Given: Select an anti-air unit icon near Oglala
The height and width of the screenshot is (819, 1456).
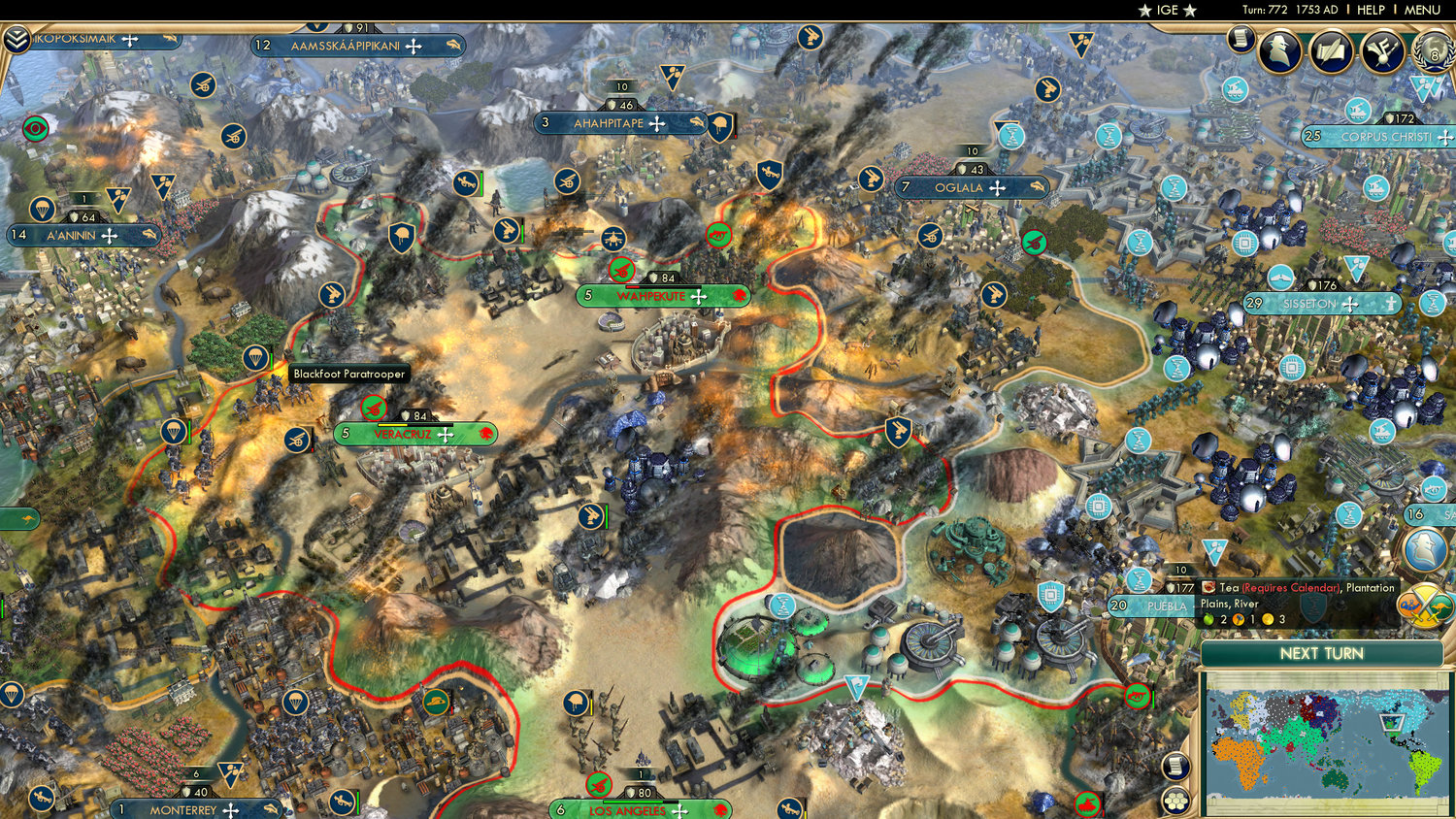Looking at the screenshot, I should click(932, 234).
